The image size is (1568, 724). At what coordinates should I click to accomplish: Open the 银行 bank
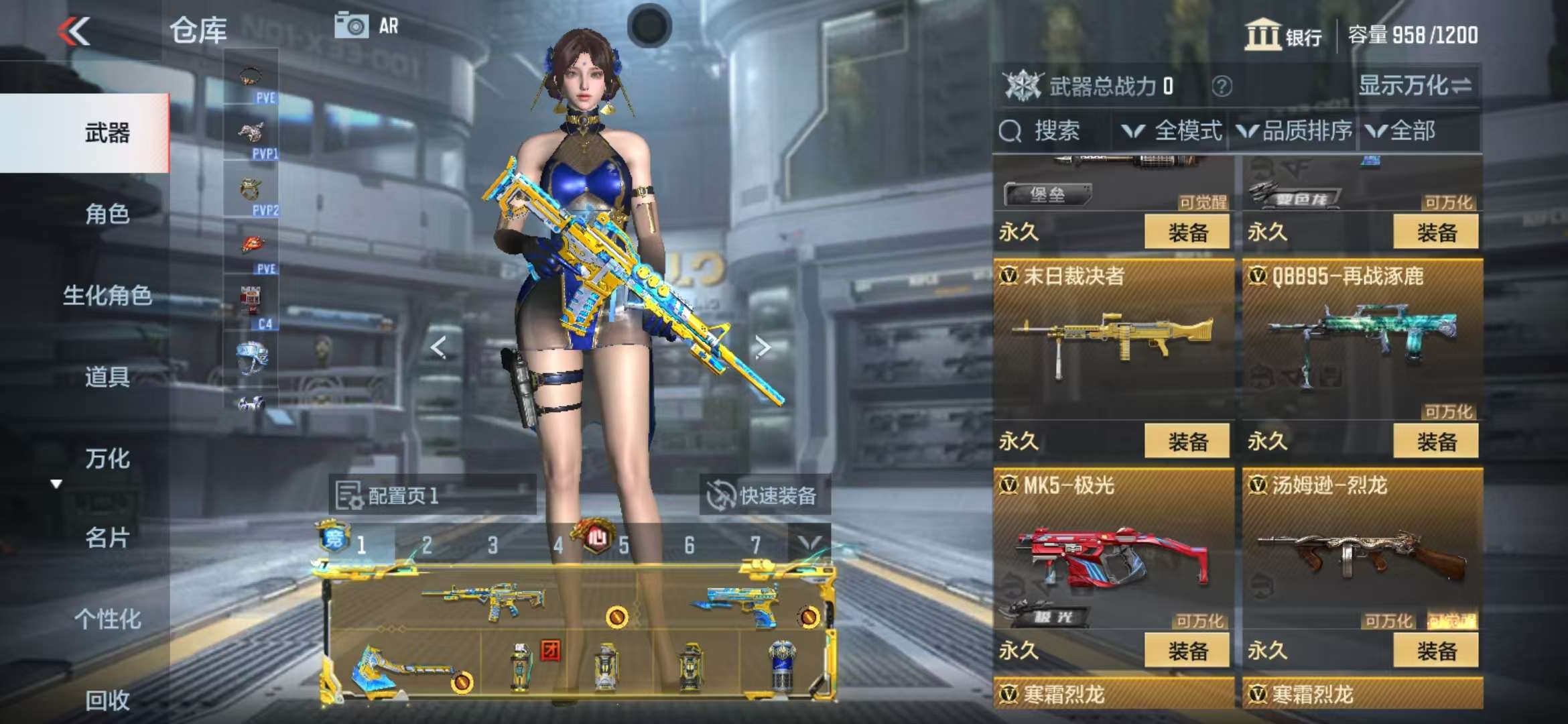click(1283, 35)
